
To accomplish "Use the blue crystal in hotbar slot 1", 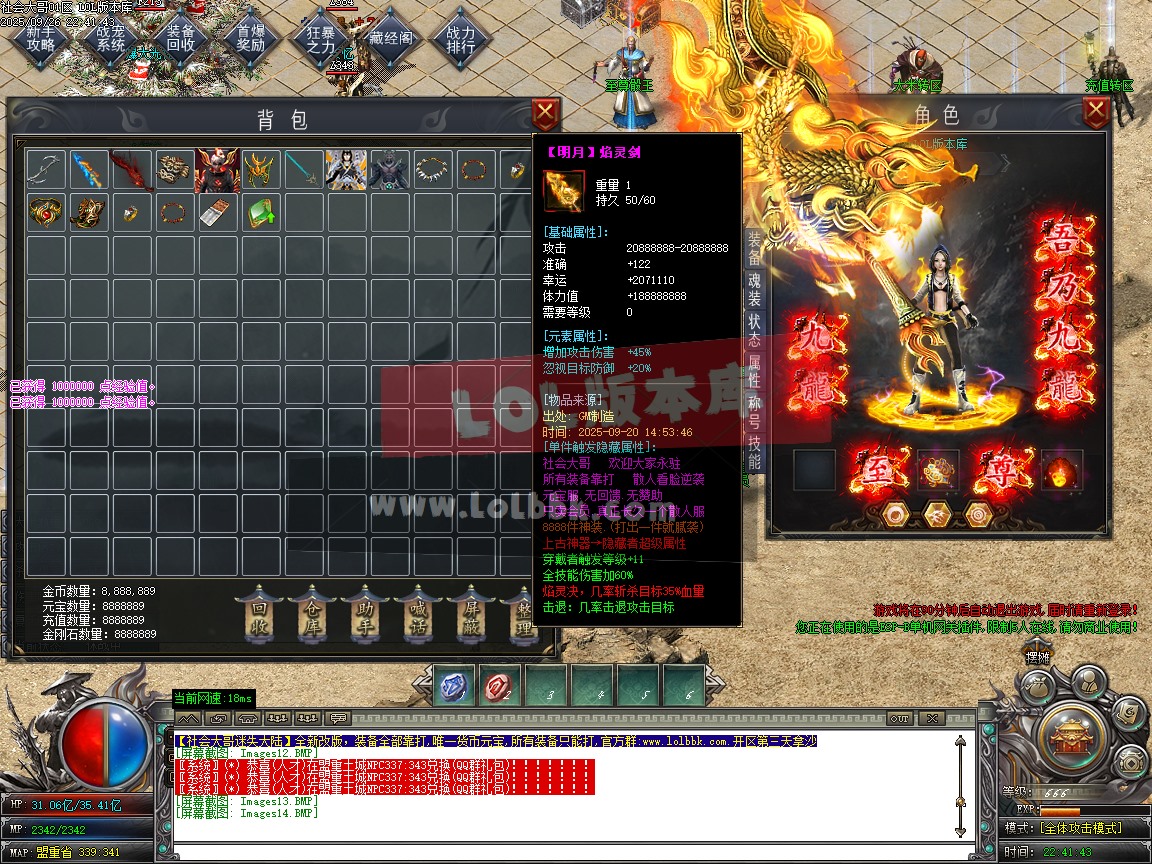I will pos(455,686).
